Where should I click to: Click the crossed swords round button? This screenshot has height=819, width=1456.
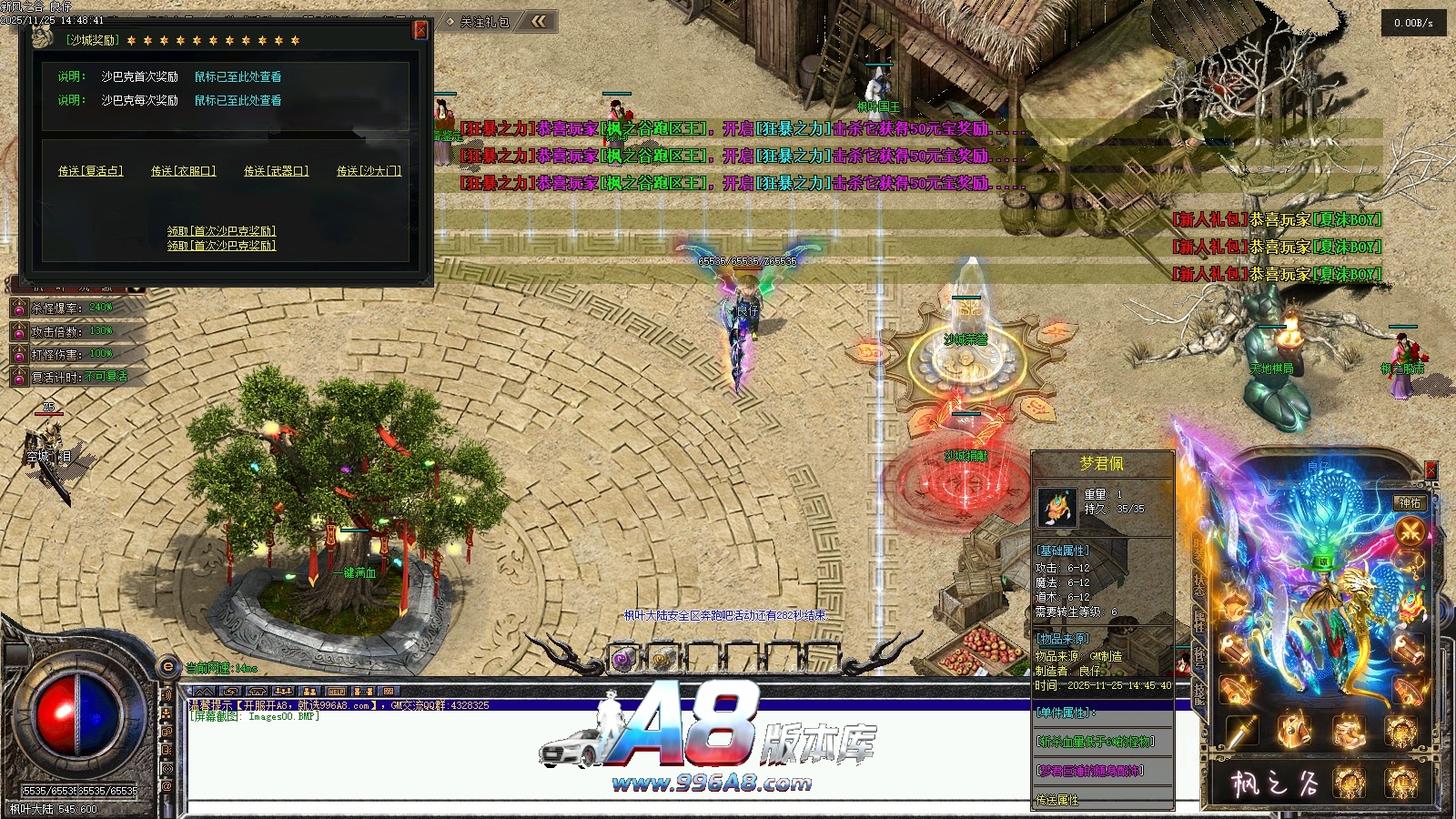(x=1410, y=531)
